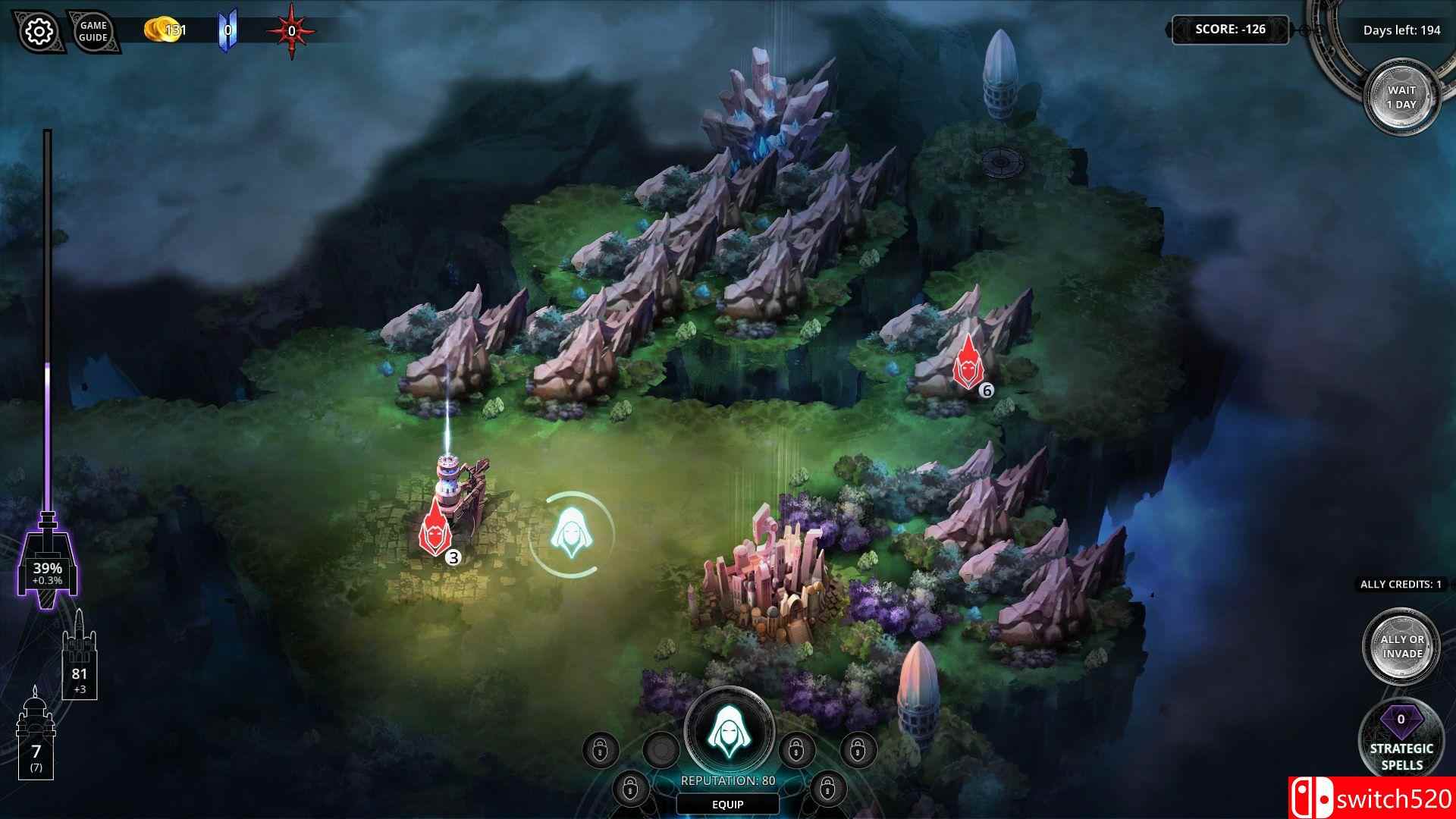Viewport: 1456px width, 819px height.
Task: Click the blue mana shard counter
Action: [x=227, y=28]
